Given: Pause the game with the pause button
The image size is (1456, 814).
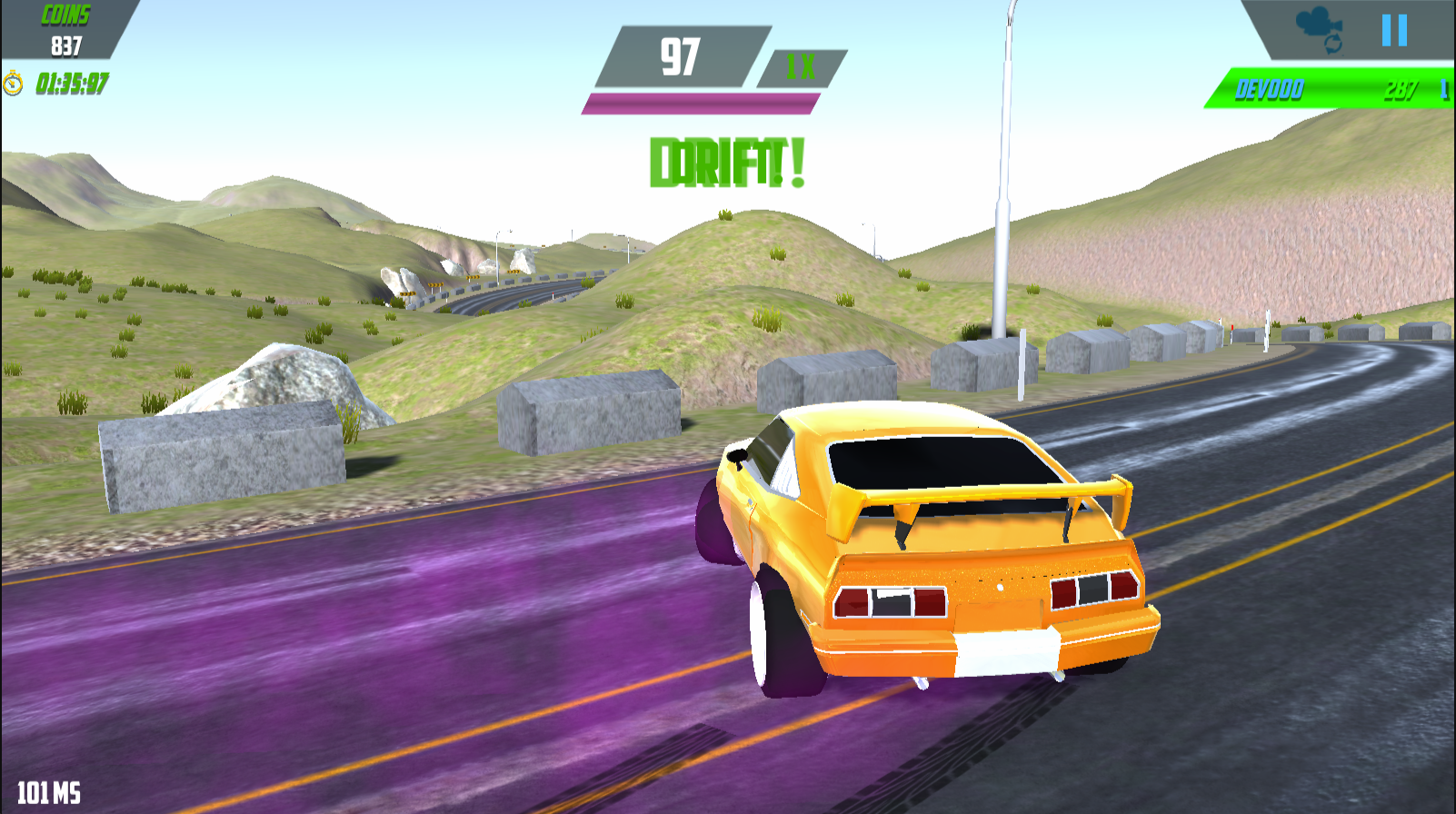Looking at the screenshot, I should 1394,30.
